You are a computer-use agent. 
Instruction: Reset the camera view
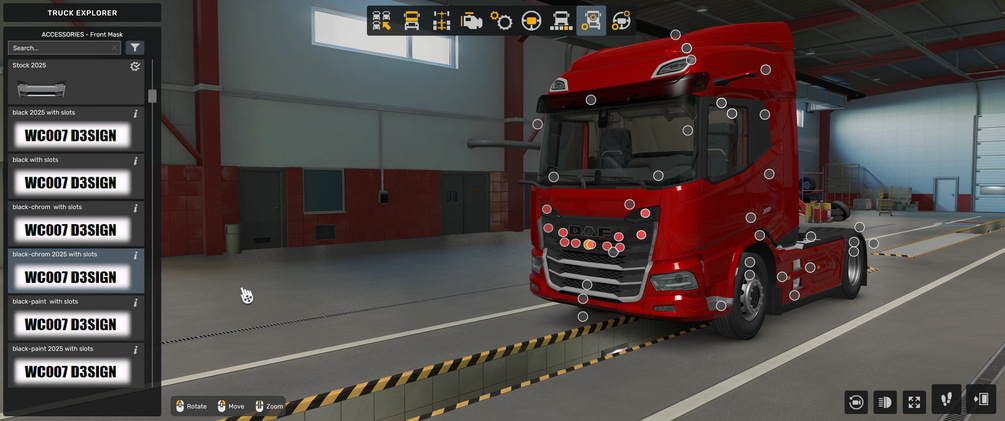pyautogui.click(x=856, y=401)
